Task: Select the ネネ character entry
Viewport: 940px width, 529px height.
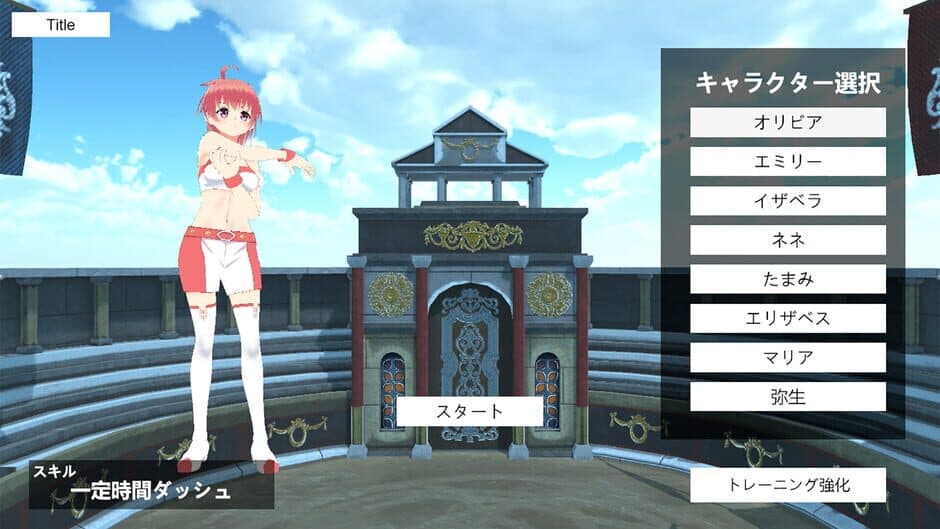Action: 788,240
